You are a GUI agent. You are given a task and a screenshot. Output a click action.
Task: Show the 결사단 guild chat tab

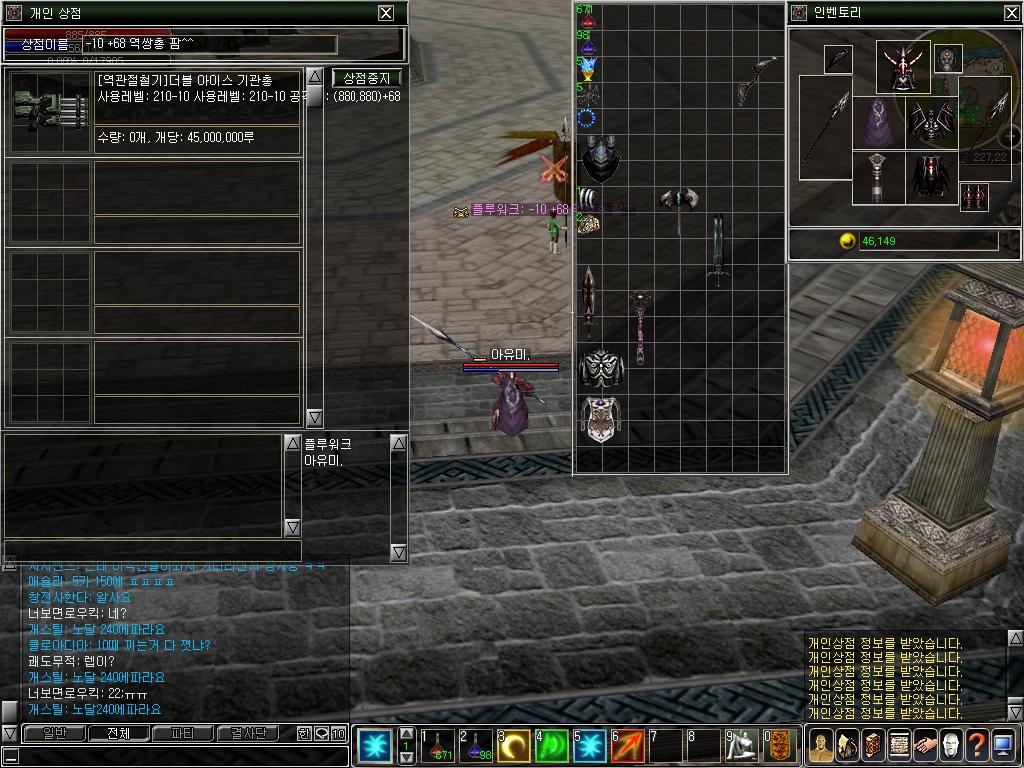pyautogui.click(x=248, y=733)
